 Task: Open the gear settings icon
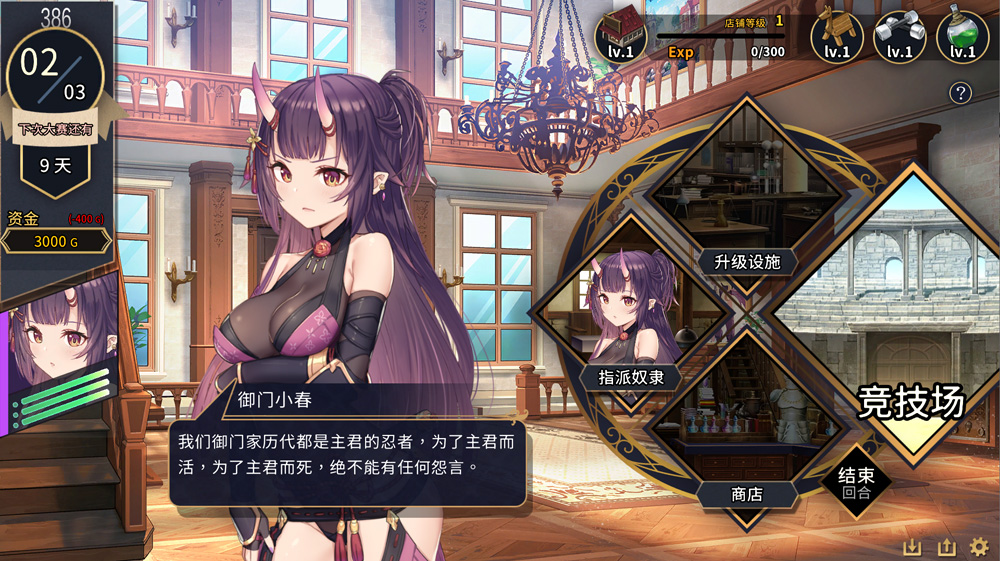(979, 547)
